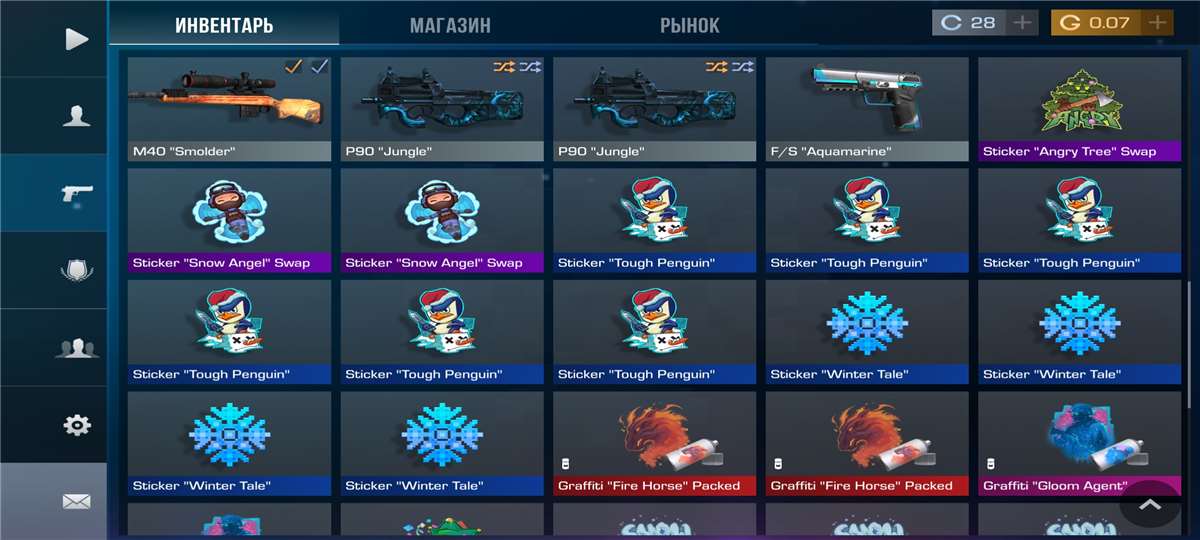Open the Рынок tab
1200x540 pixels.
tap(689, 25)
